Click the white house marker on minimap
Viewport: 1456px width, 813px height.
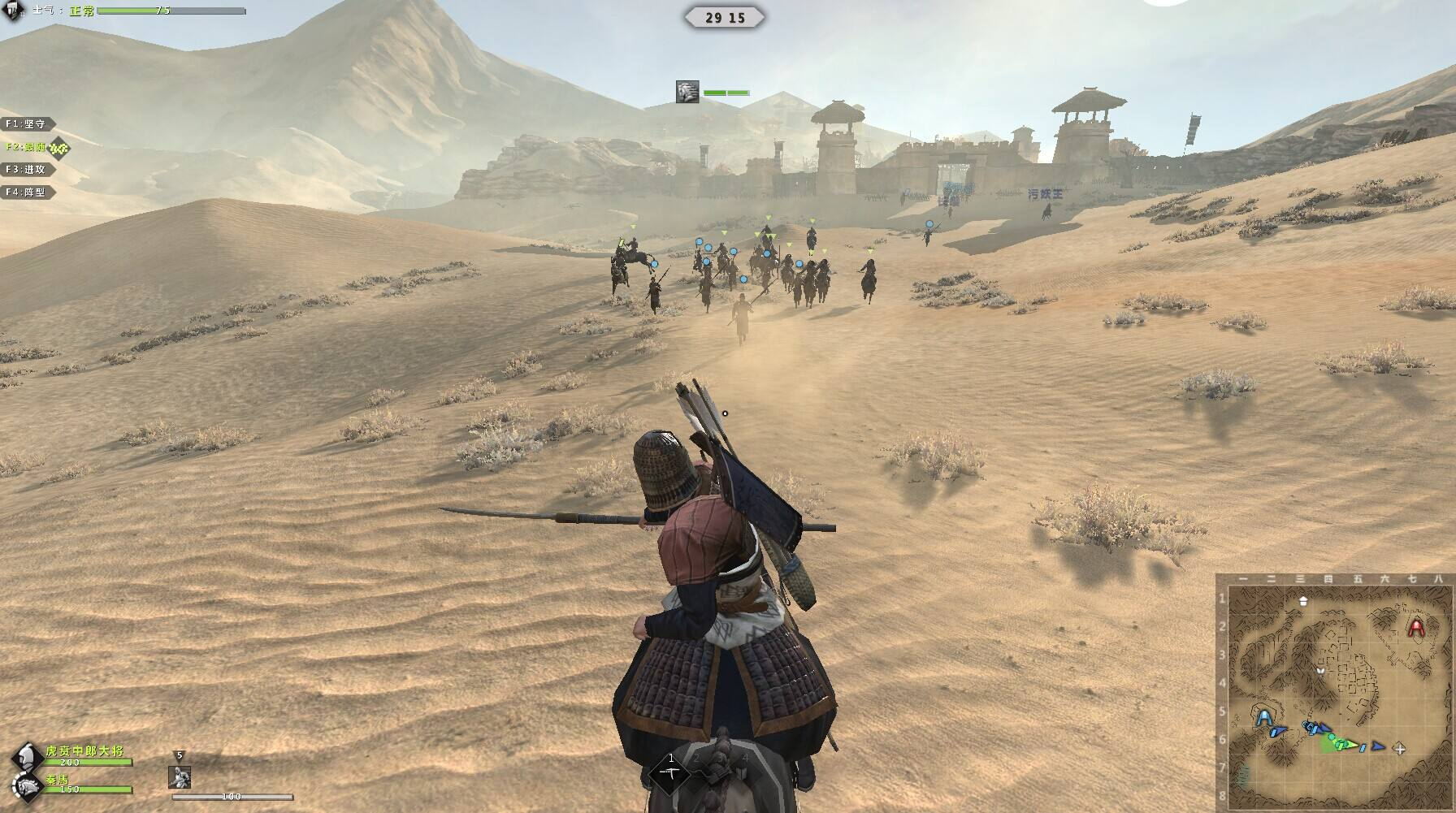pos(1303,601)
